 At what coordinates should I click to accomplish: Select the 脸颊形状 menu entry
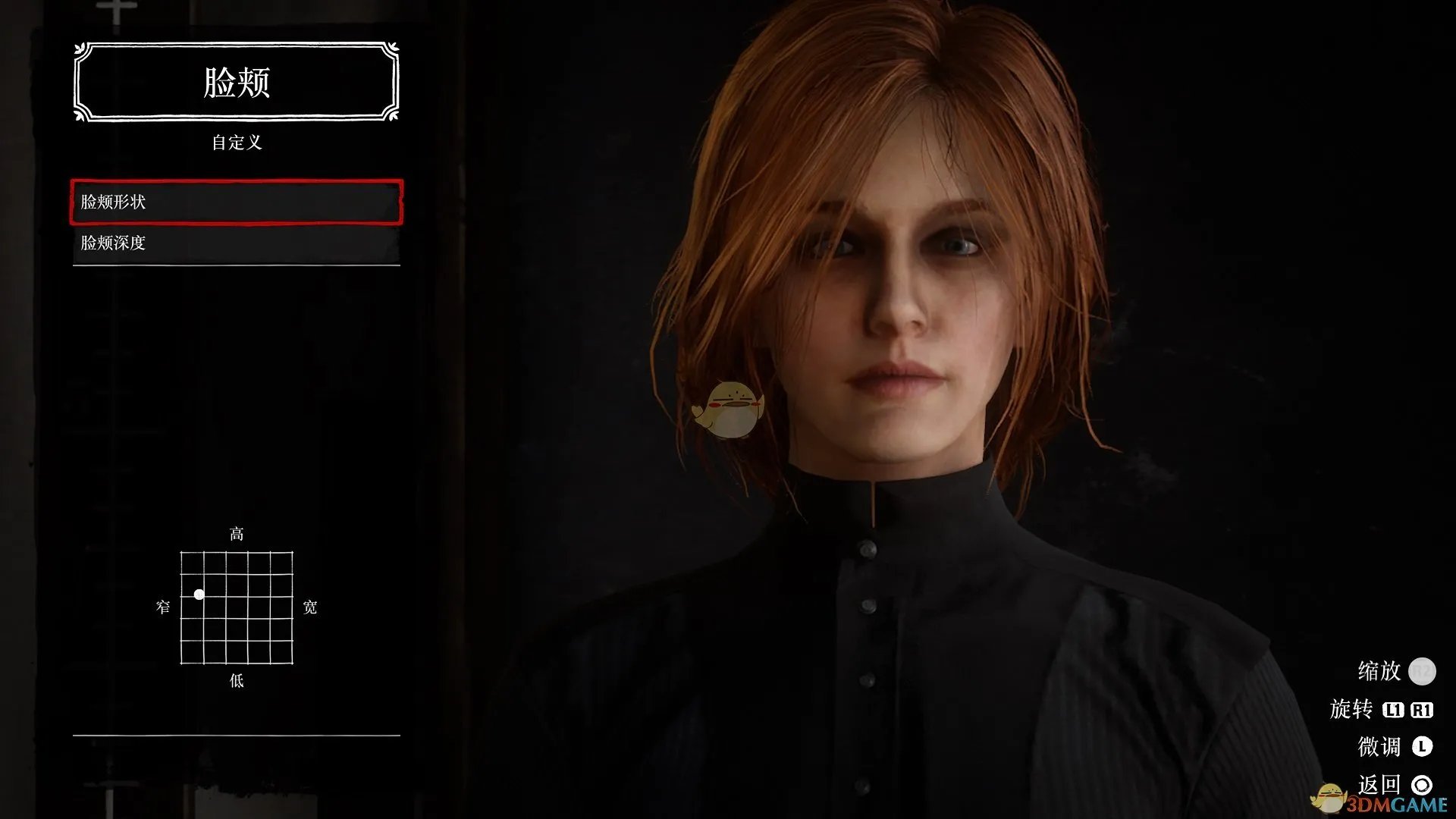(x=236, y=202)
